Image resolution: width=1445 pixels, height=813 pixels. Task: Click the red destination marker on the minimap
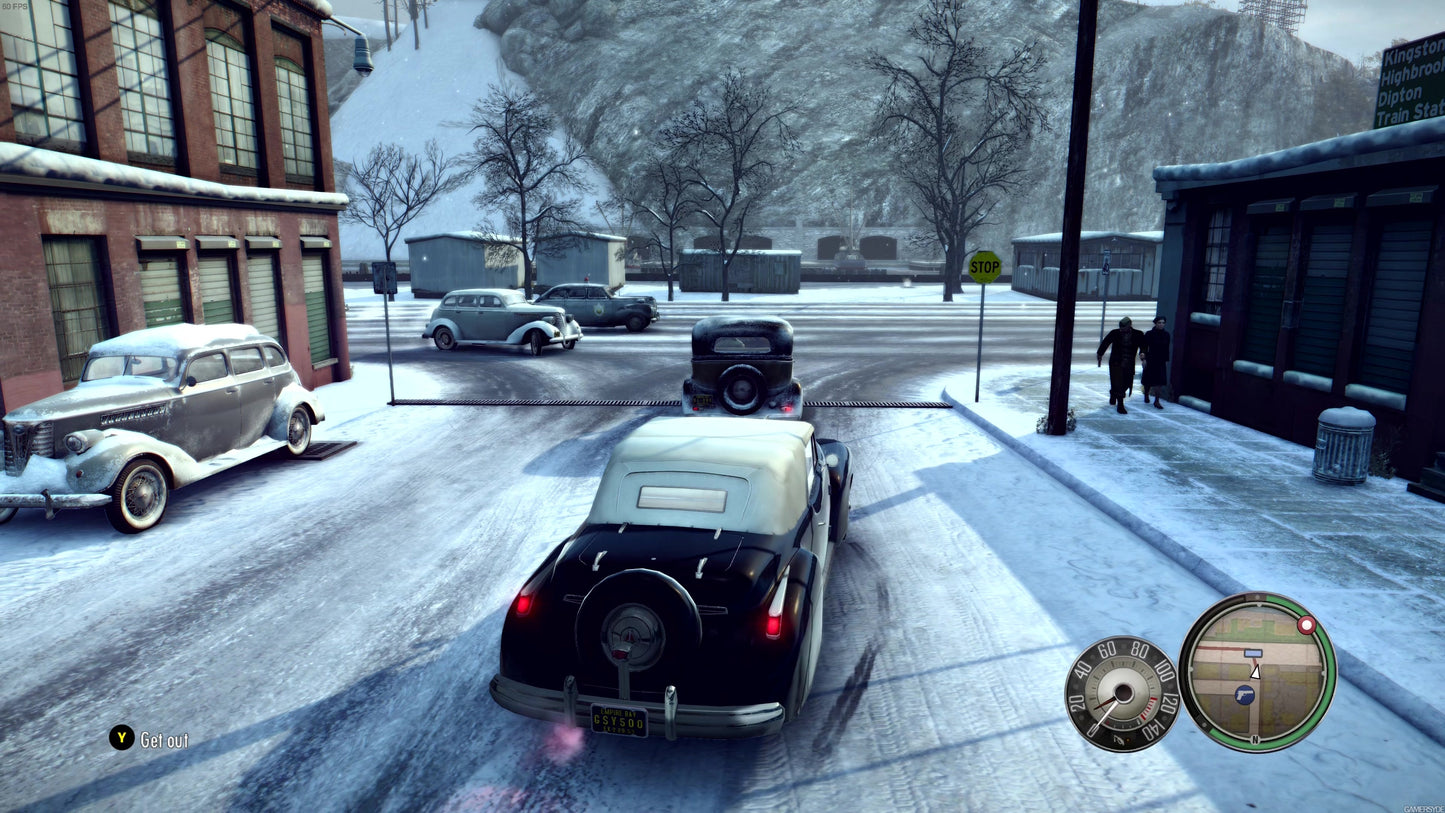tap(1306, 624)
